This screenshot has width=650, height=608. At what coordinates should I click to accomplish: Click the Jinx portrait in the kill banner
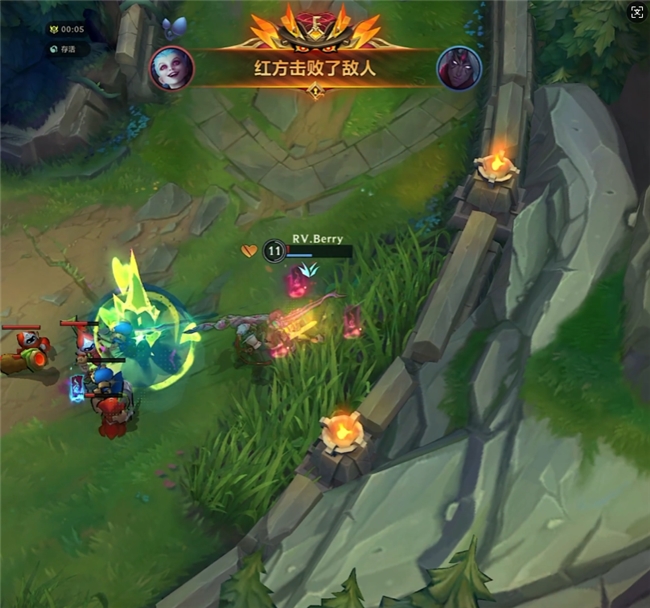[171, 68]
